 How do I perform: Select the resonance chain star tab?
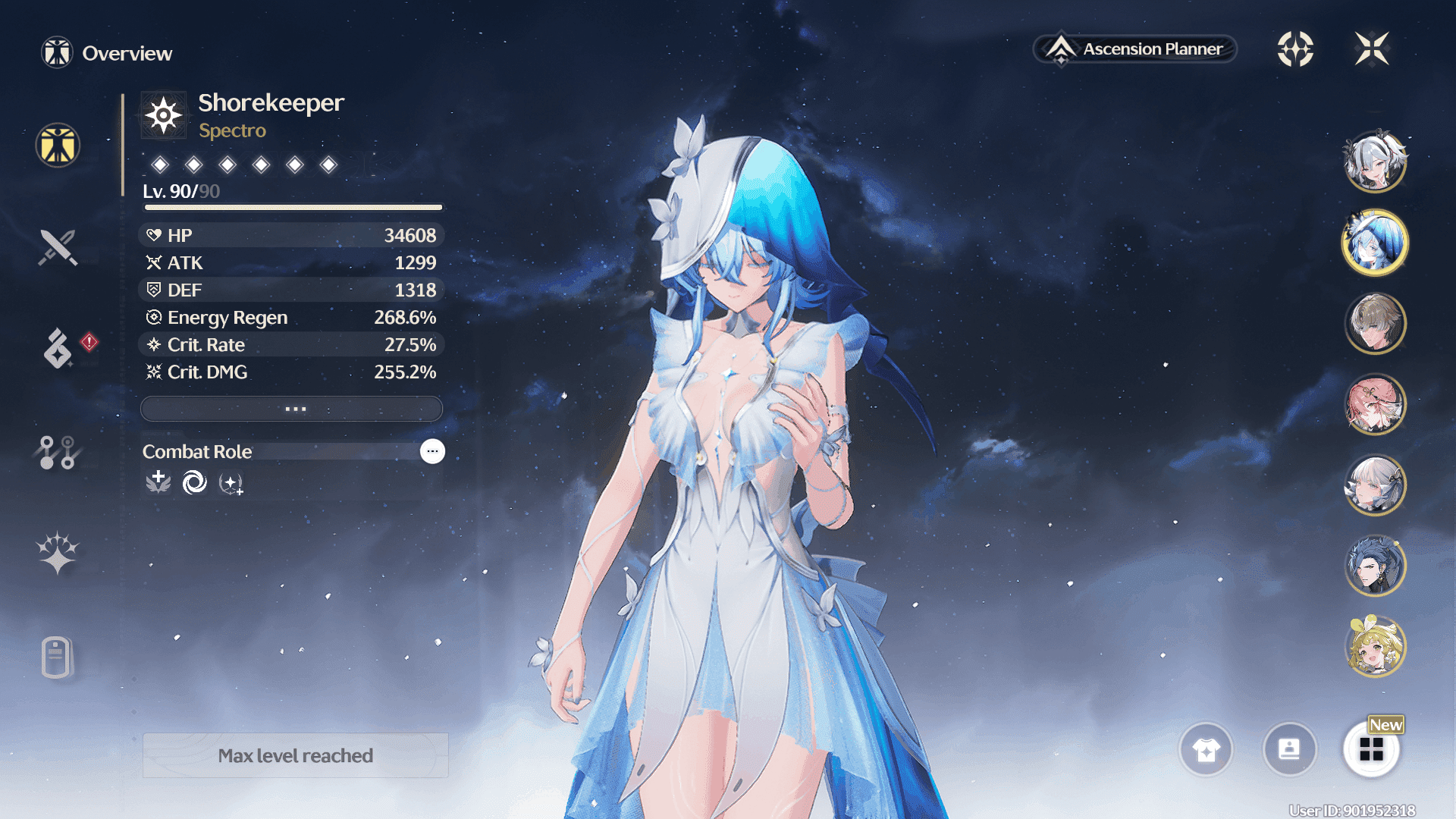[x=58, y=552]
